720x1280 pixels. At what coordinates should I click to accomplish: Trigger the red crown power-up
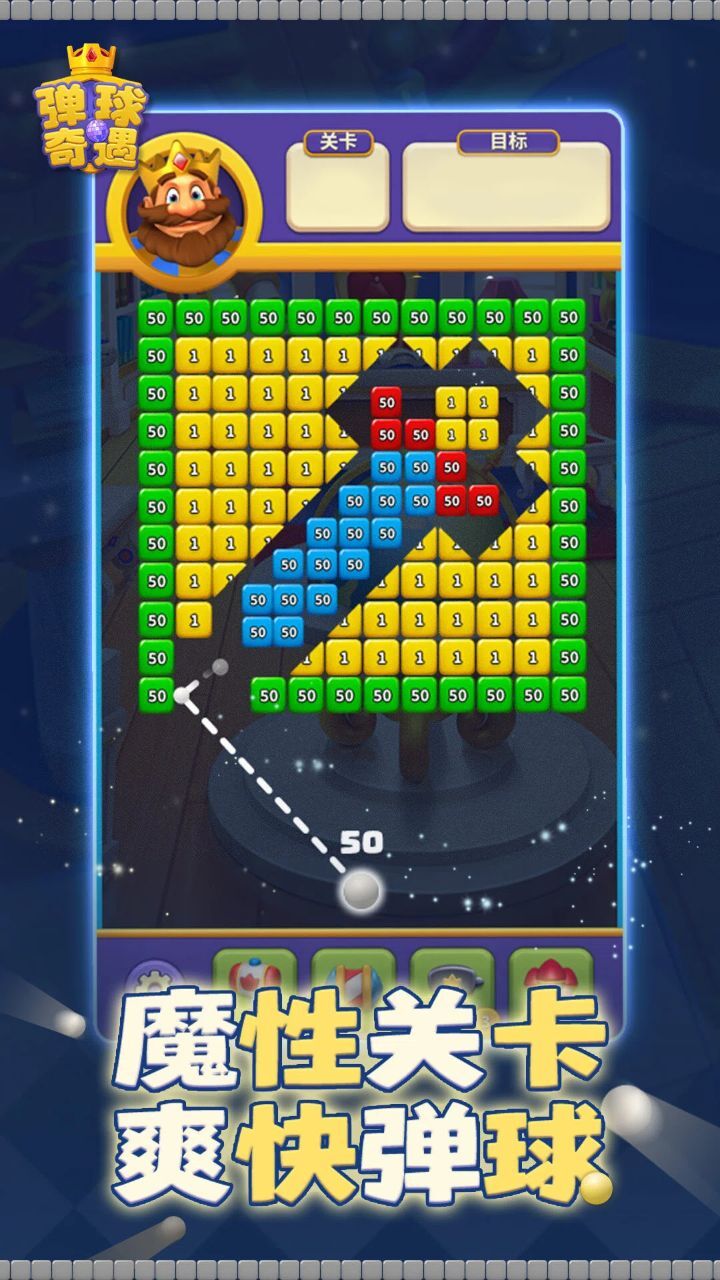pos(550,973)
